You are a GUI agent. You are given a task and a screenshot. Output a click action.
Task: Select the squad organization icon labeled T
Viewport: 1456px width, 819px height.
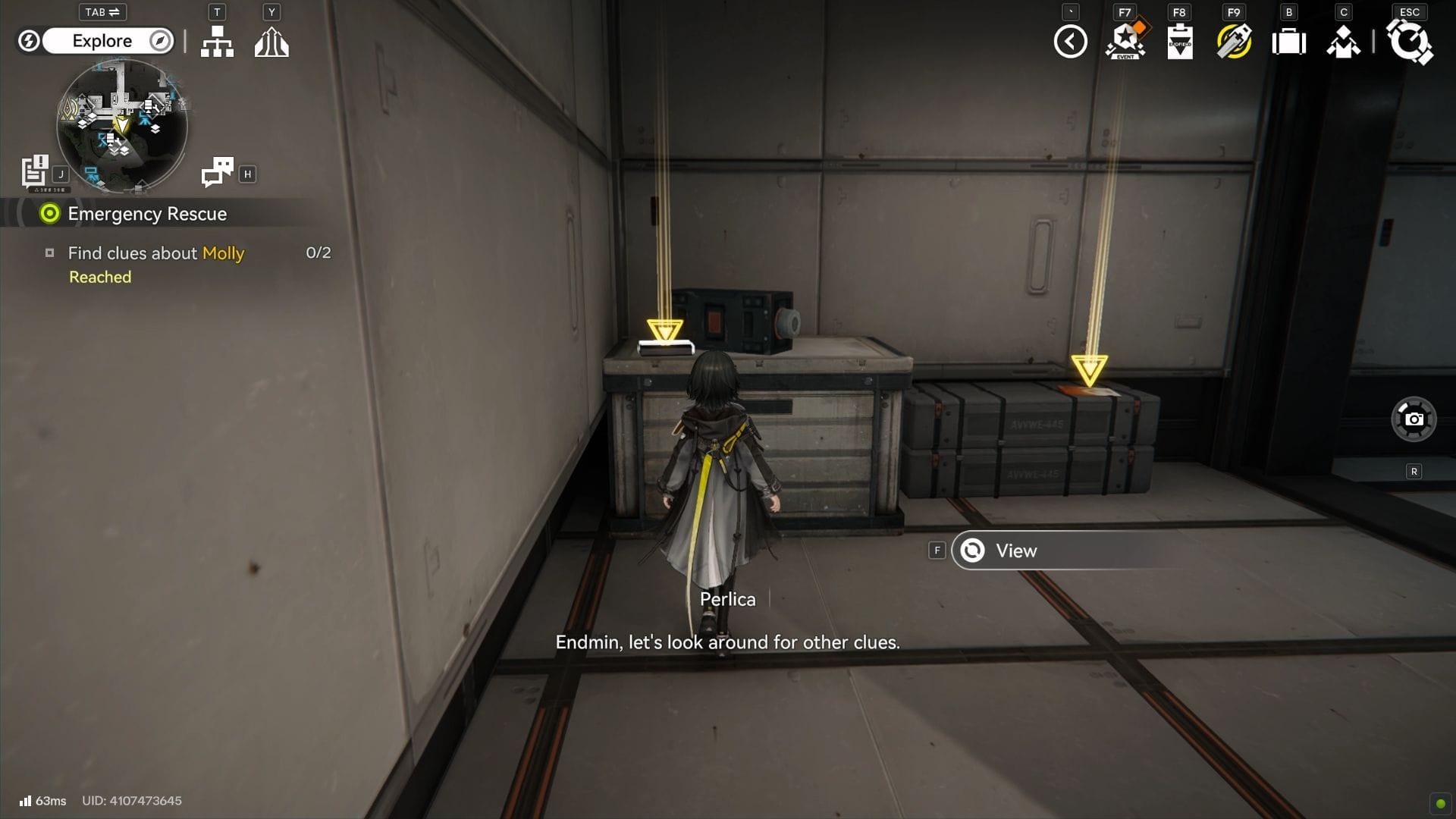tap(217, 42)
